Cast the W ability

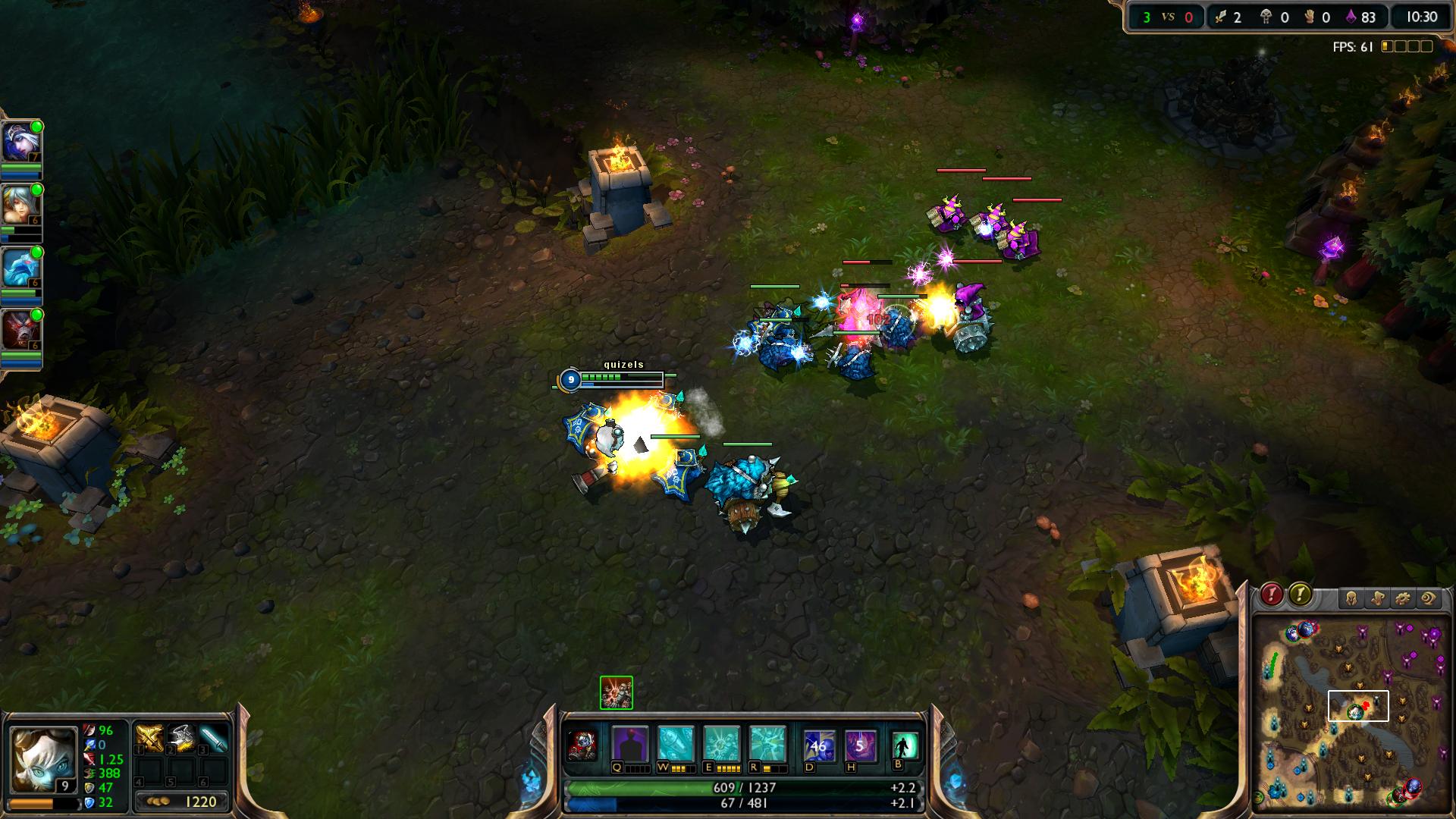(676, 744)
